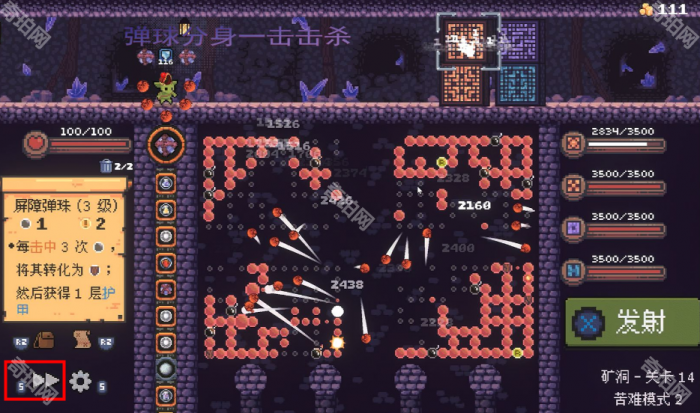Open the gear settings menu
This screenshot has width=700, height=413.
(80, 381)
